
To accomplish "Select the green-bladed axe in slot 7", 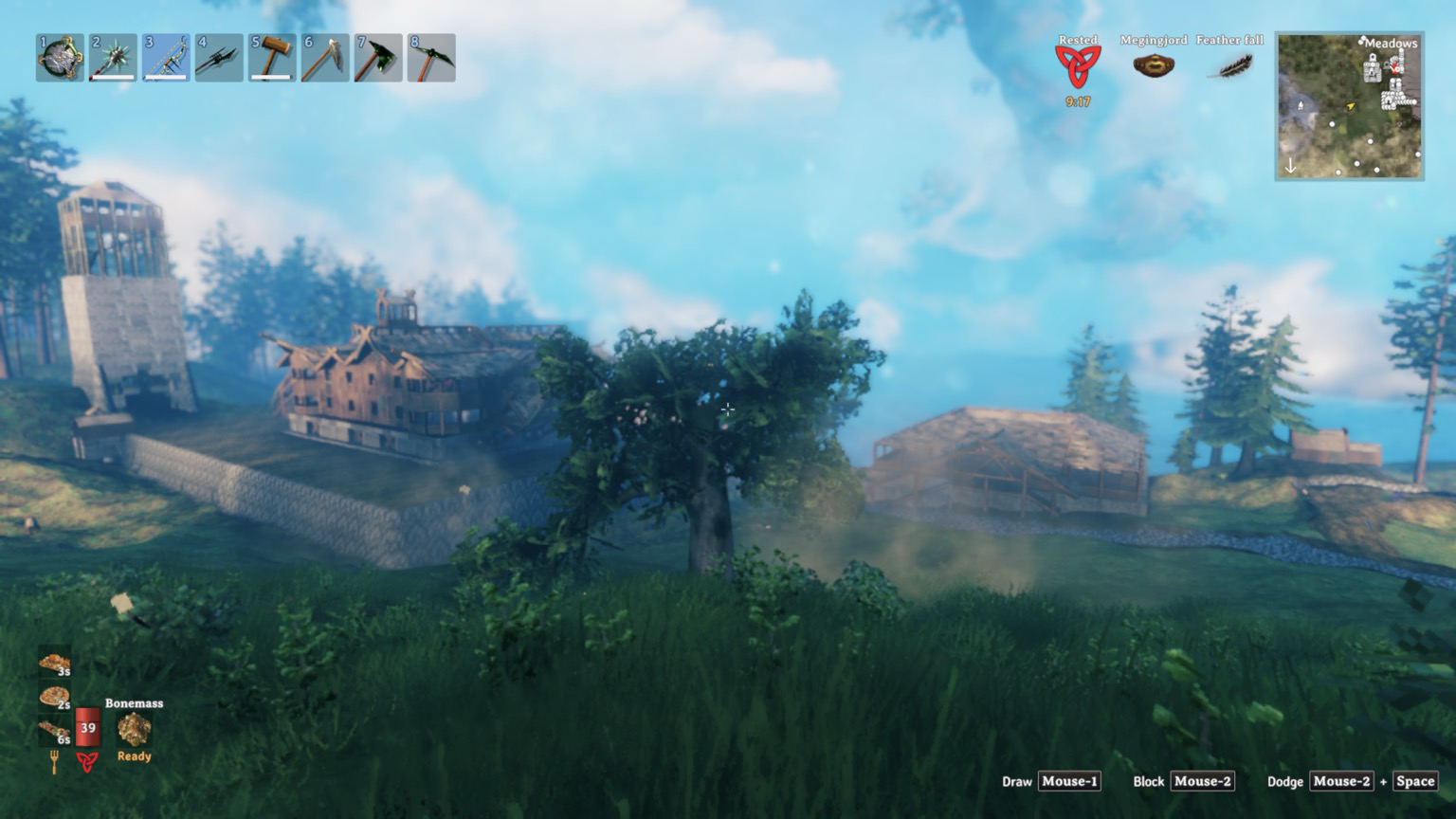I will click(x=378, y=58).
